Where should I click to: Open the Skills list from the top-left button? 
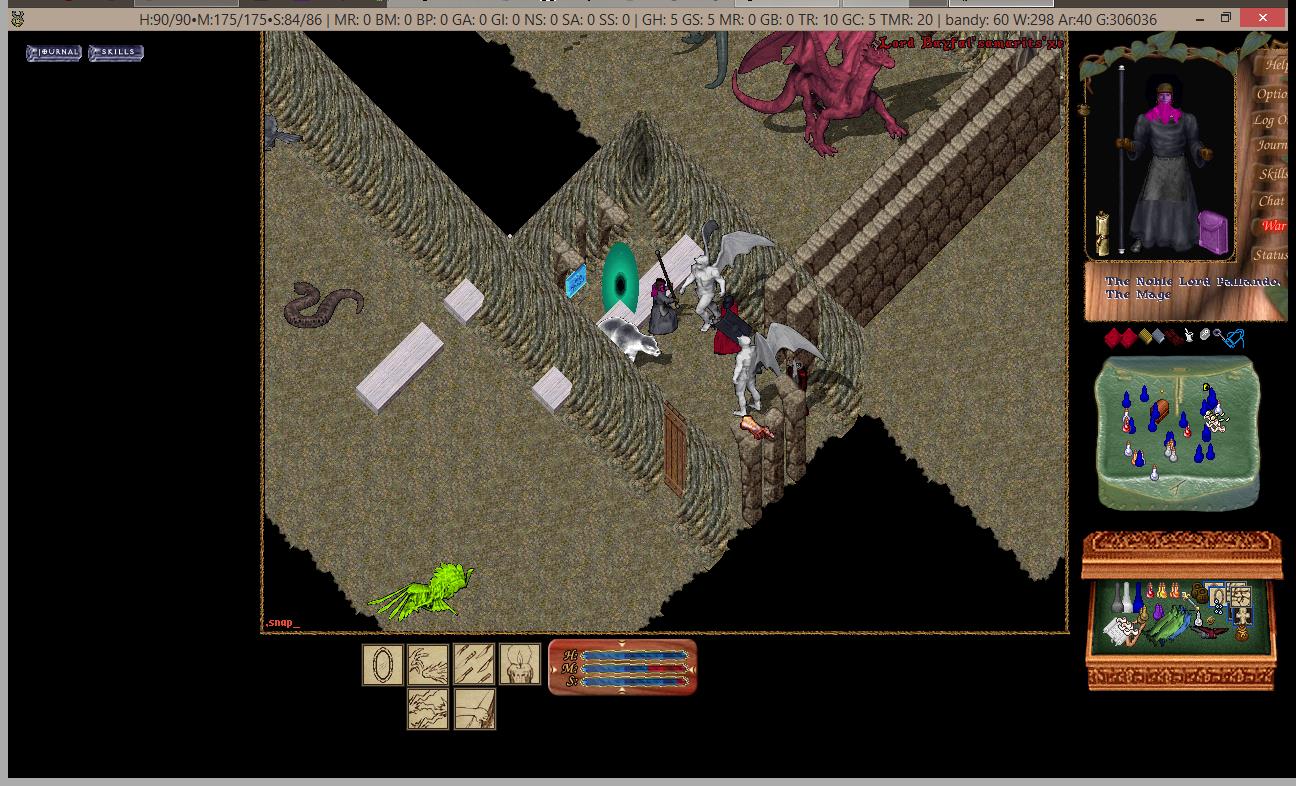coord(116,52)
